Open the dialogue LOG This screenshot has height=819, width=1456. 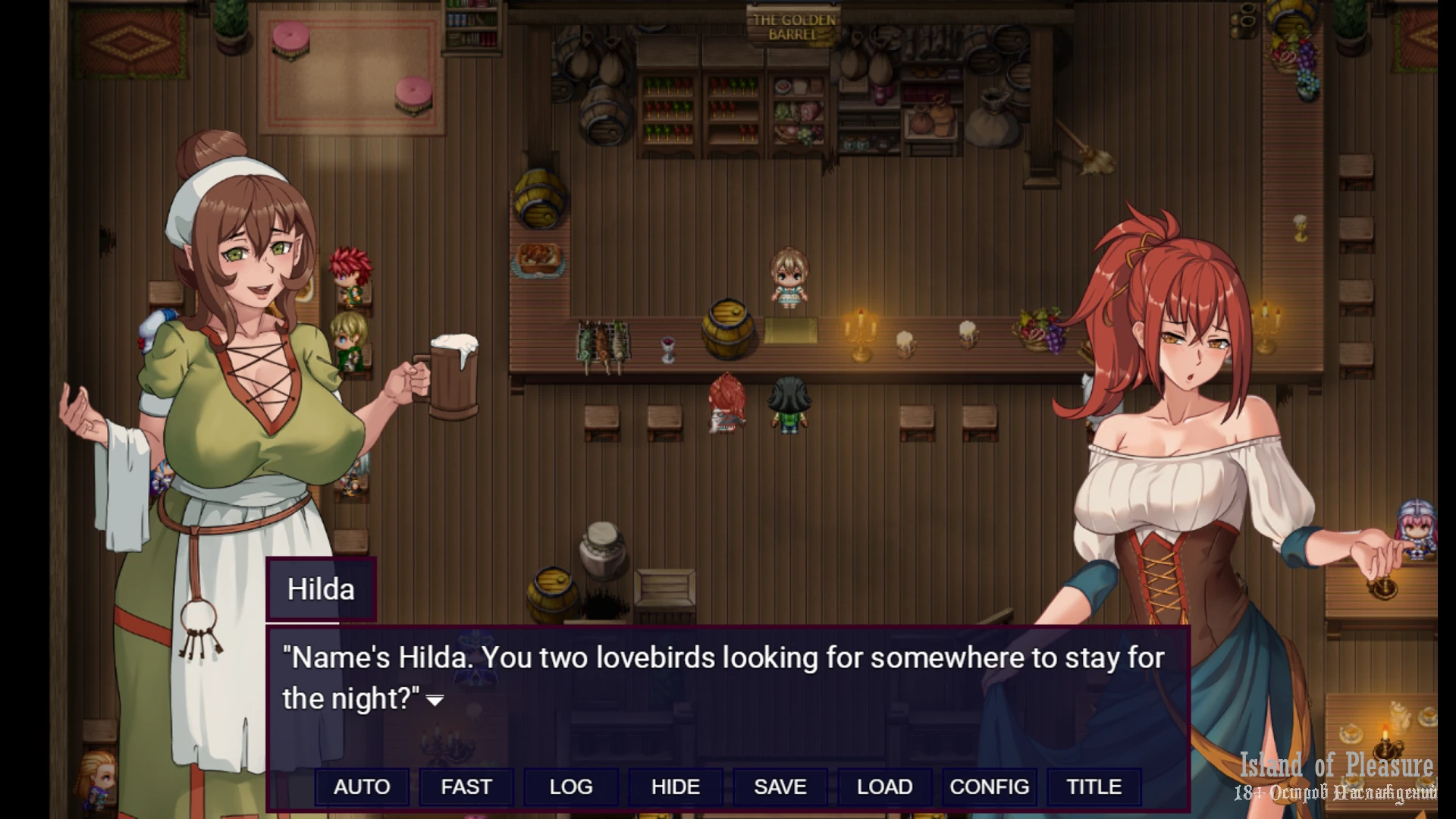pos(571,787)
